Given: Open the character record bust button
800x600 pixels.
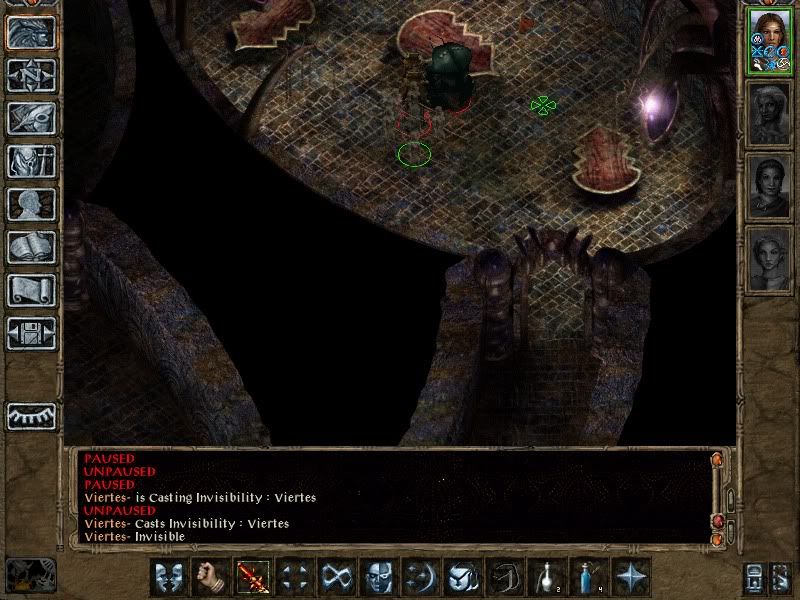Looking at the screenshot, I should 32,204.
